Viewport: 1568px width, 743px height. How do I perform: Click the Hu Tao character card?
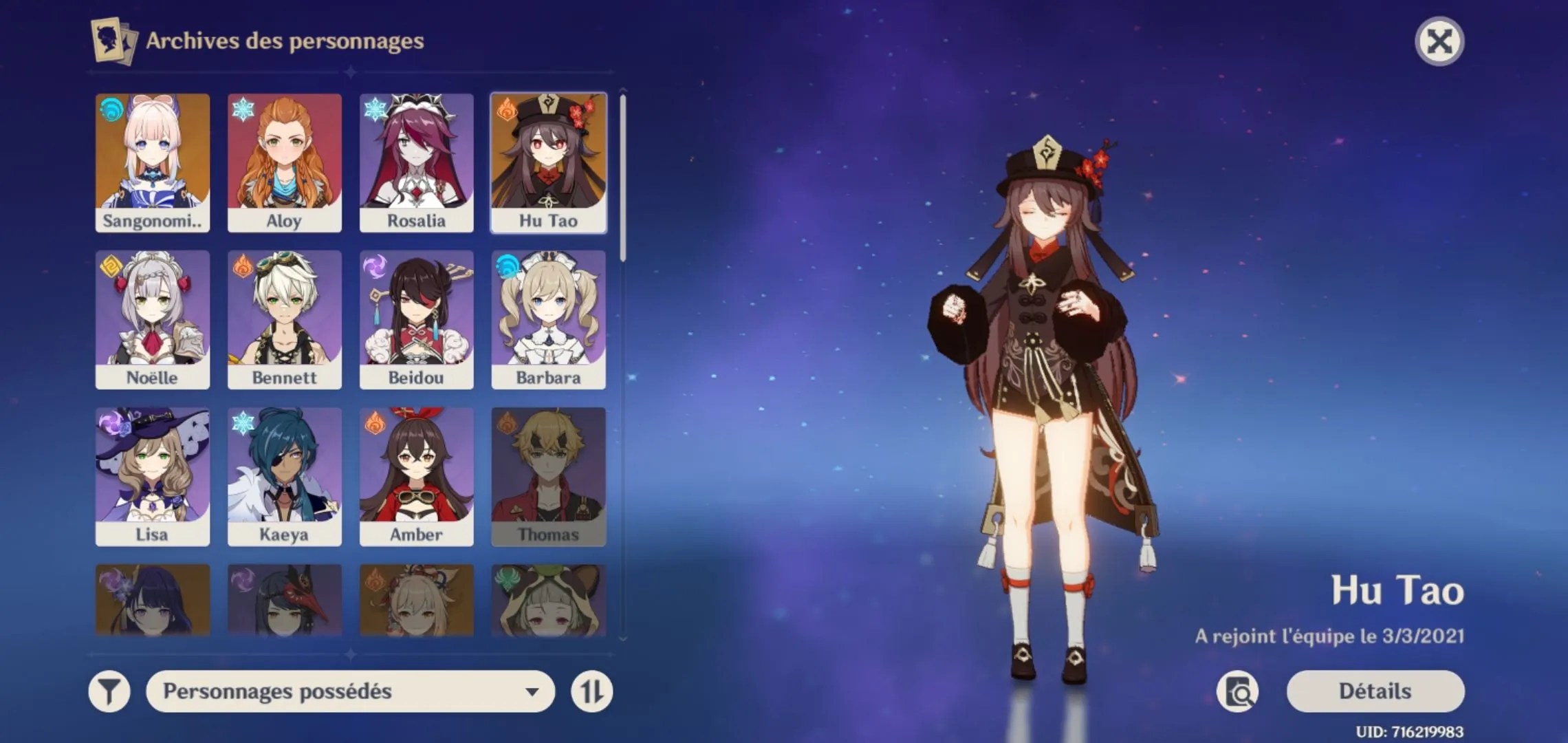point(548,163)
